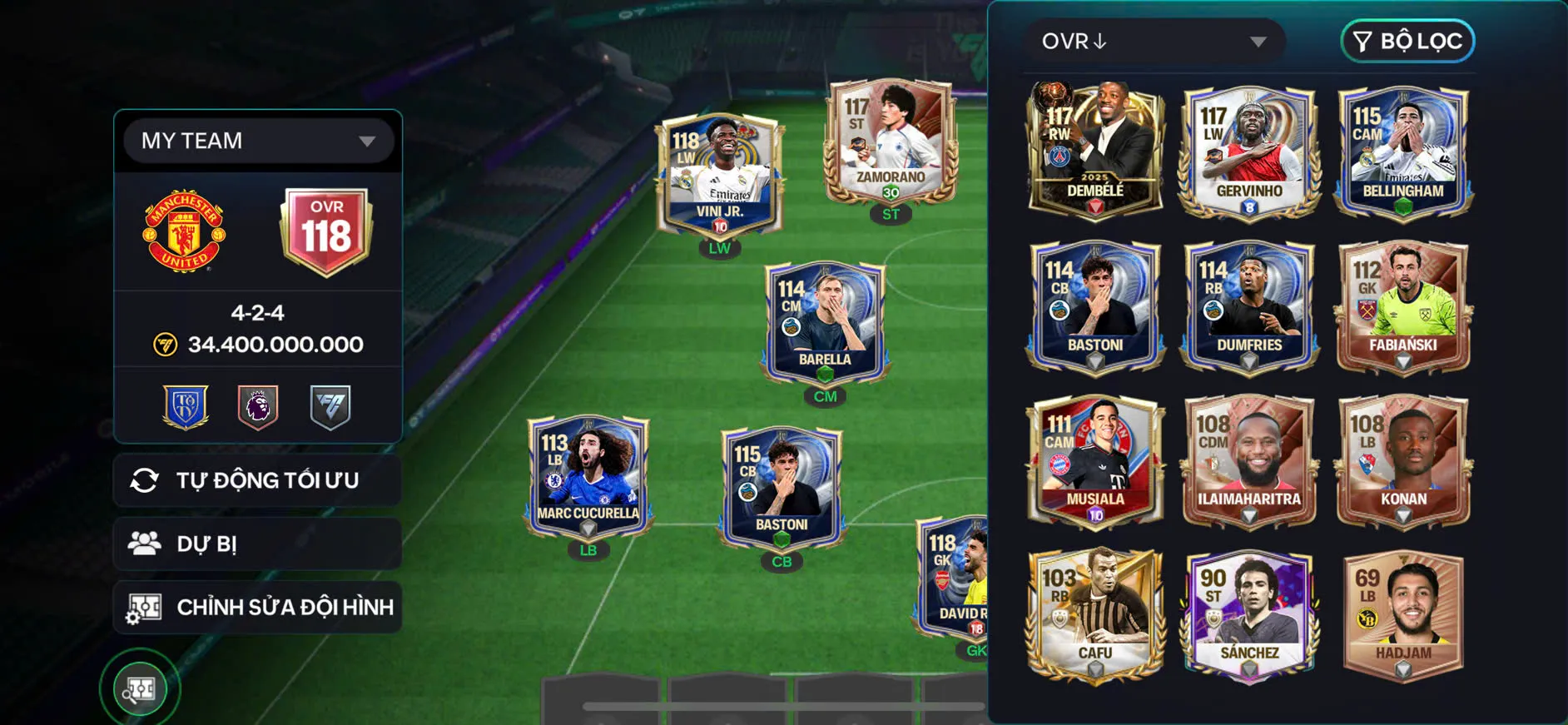1568x725 pixels.
Task: Select the Dumfries 114 RB card
Action: (1249, 305)
